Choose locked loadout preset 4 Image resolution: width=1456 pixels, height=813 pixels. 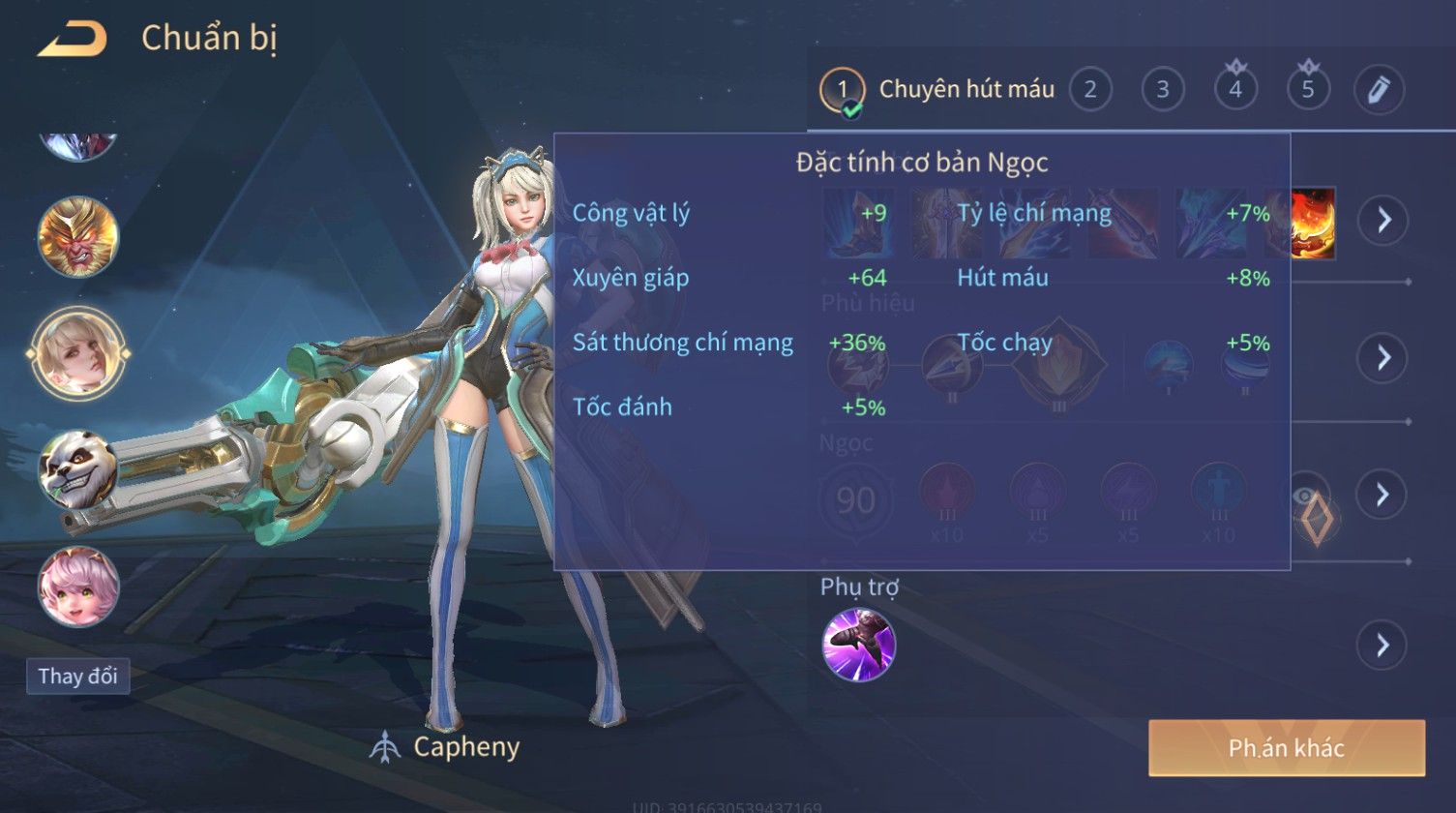point(1235,90)
